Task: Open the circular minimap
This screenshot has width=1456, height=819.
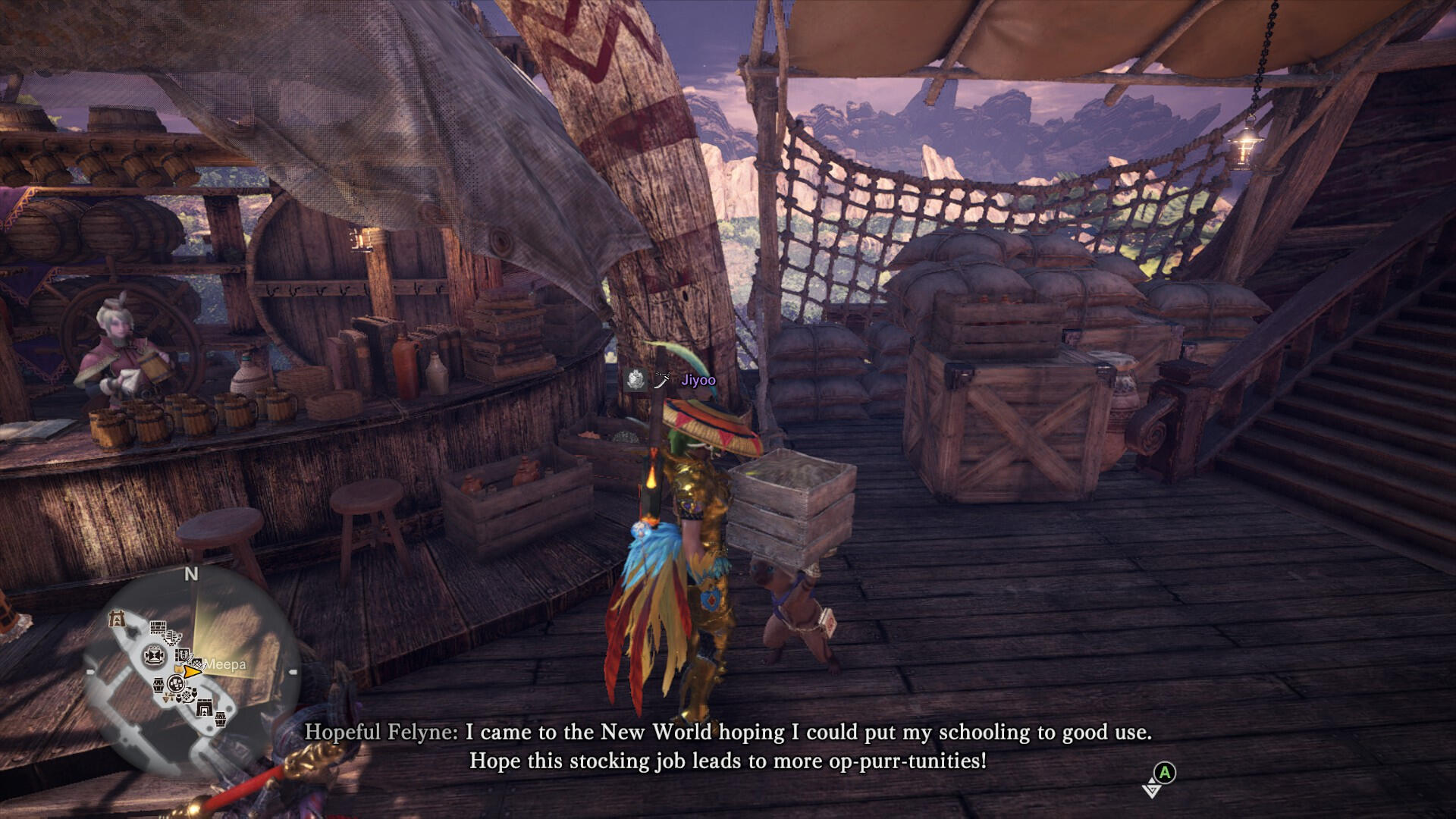Action: pos(191,671)
